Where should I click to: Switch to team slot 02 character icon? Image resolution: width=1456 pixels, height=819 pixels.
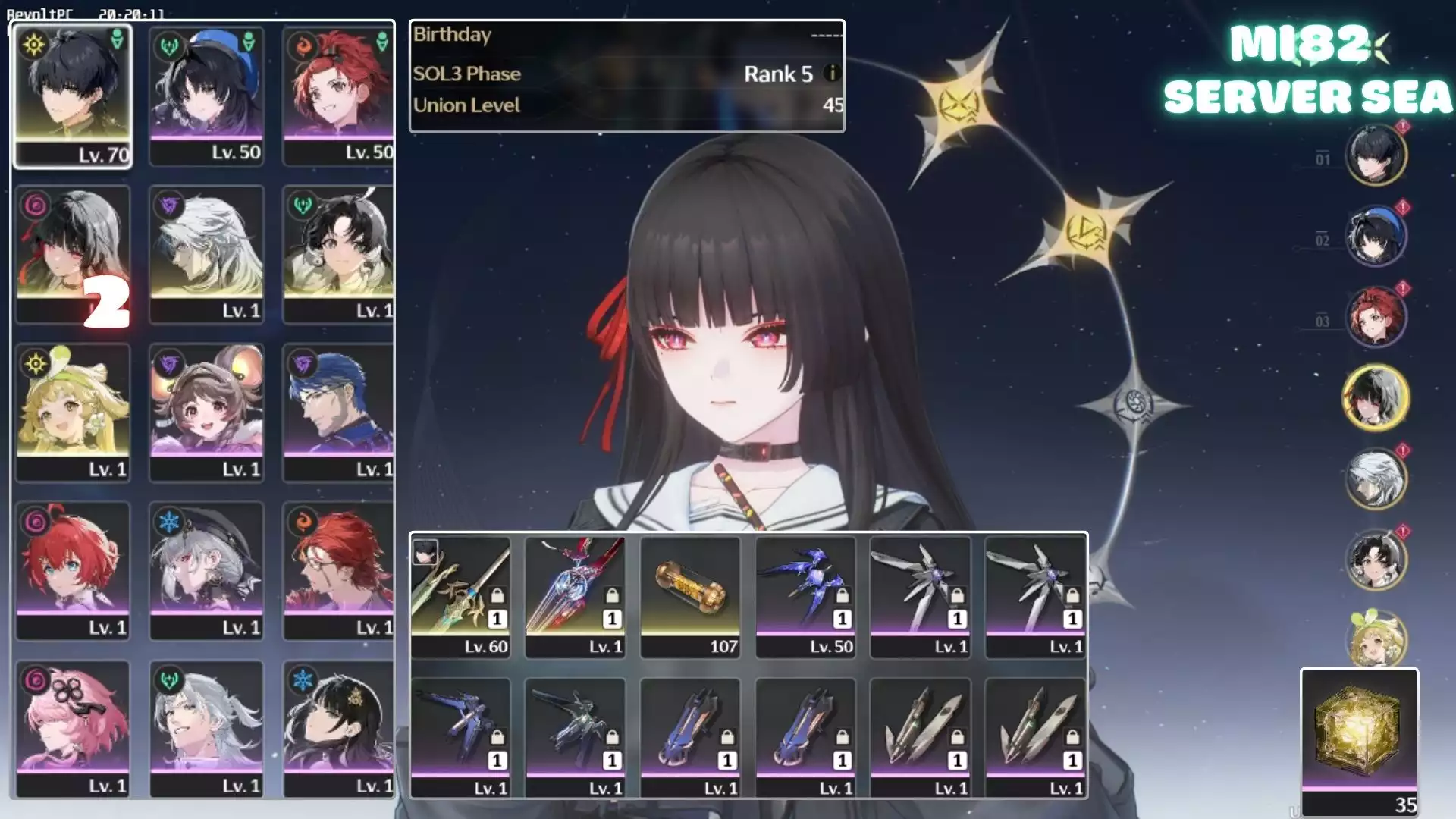(1376, 237)
